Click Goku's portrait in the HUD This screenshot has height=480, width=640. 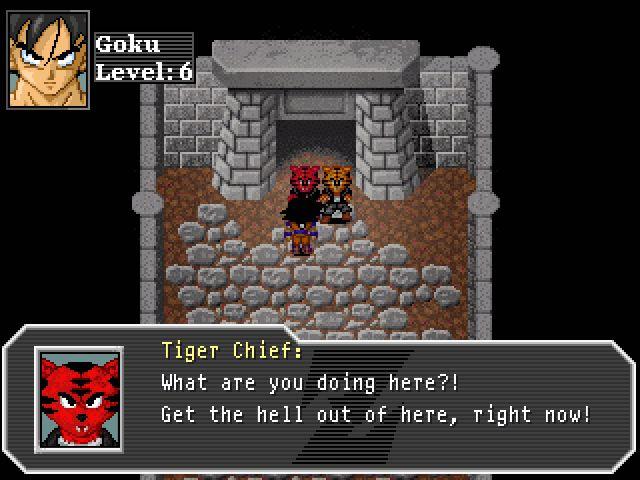point(48,59)
